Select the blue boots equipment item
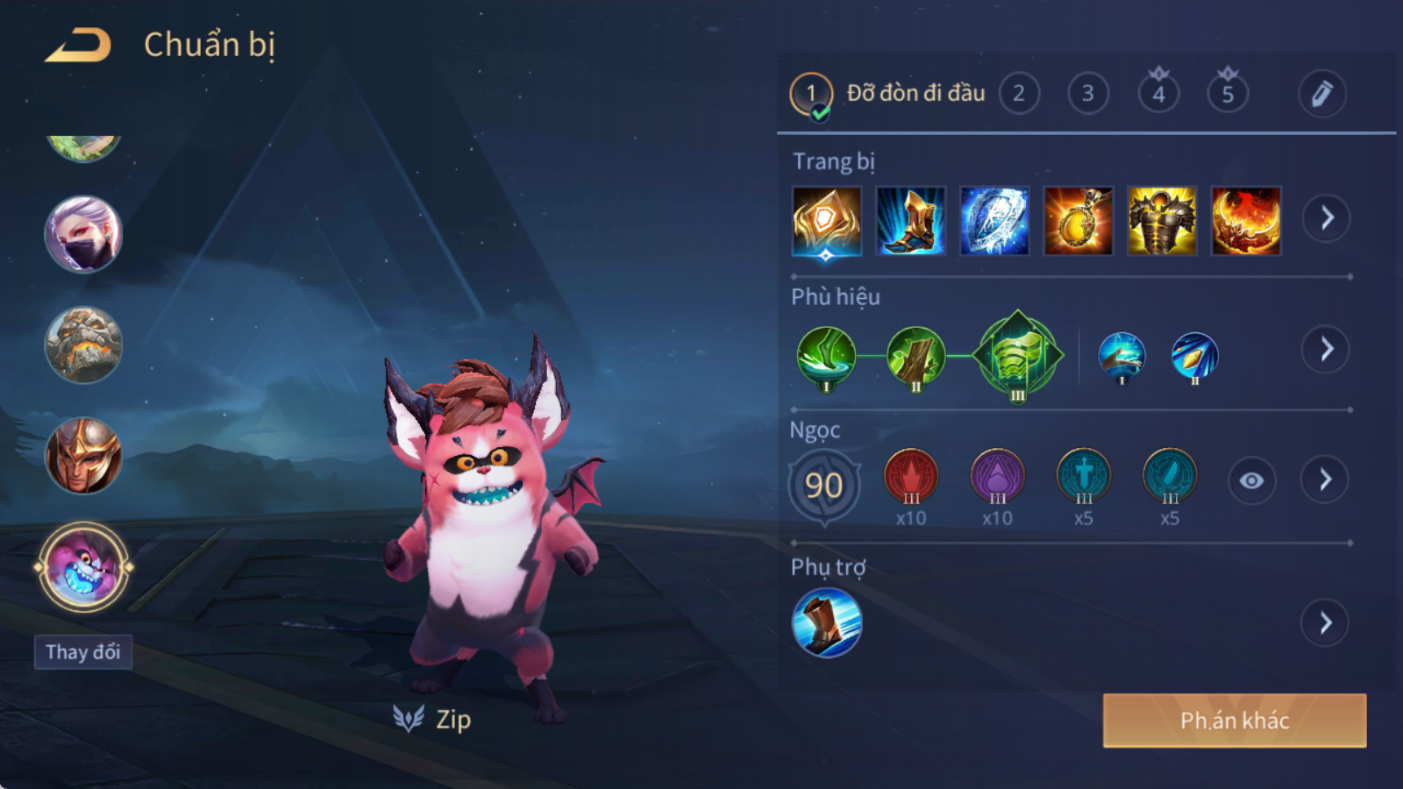 [x=910, y=220]
